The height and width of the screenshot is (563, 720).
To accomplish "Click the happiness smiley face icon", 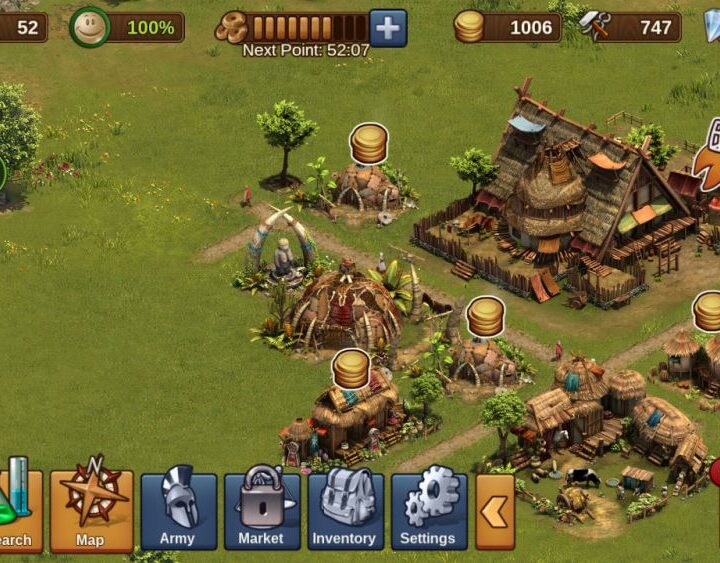I will point(90,28).
